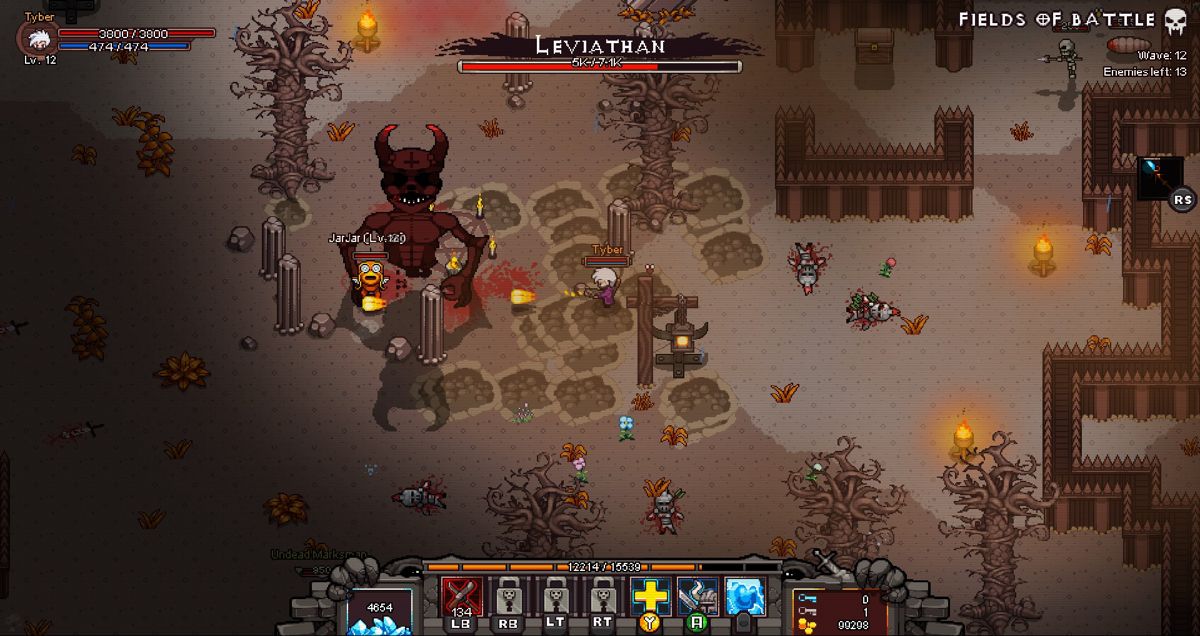Activate the yellow cross healing skill
Viewport: 1200px width, 636px height.
tap(650, 597)
